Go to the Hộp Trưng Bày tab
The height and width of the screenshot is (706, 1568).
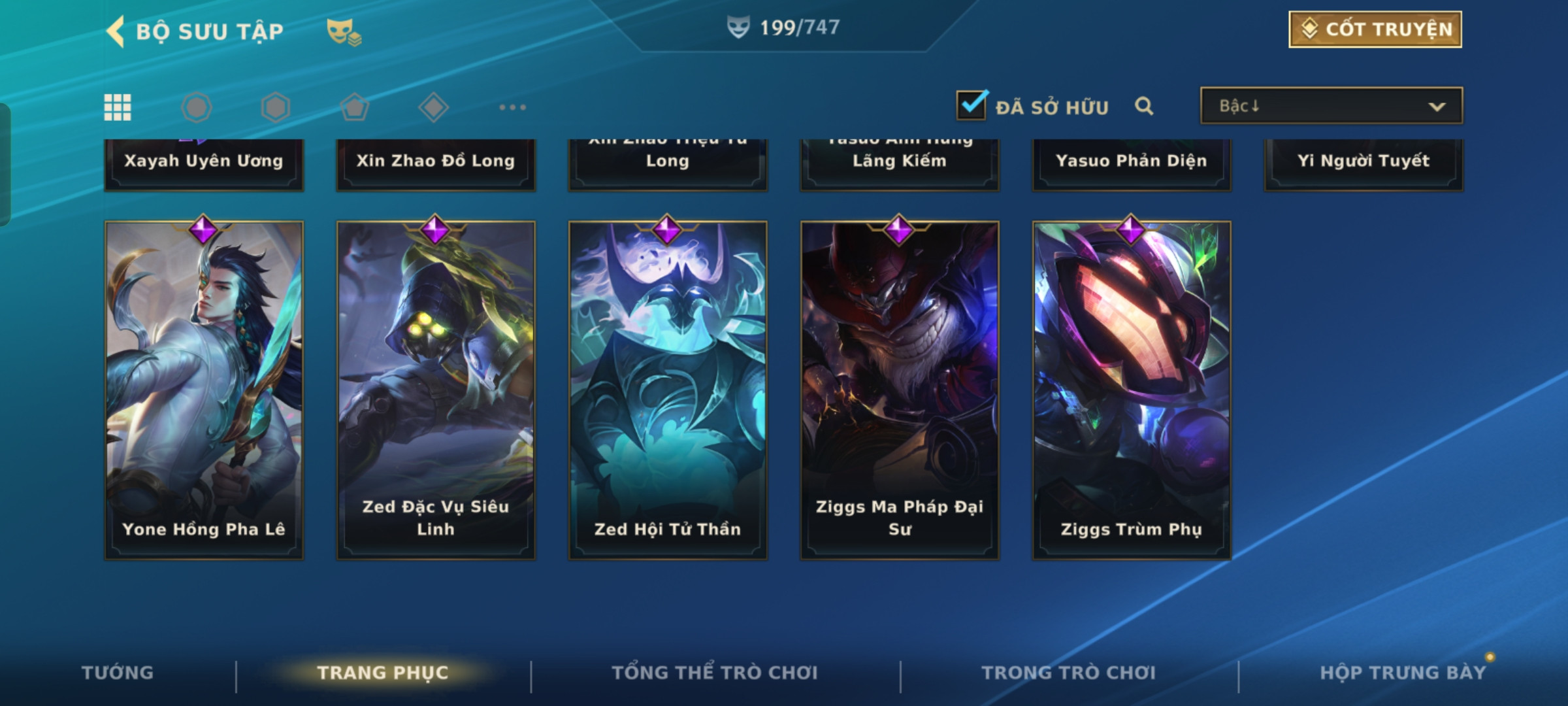1402,673
